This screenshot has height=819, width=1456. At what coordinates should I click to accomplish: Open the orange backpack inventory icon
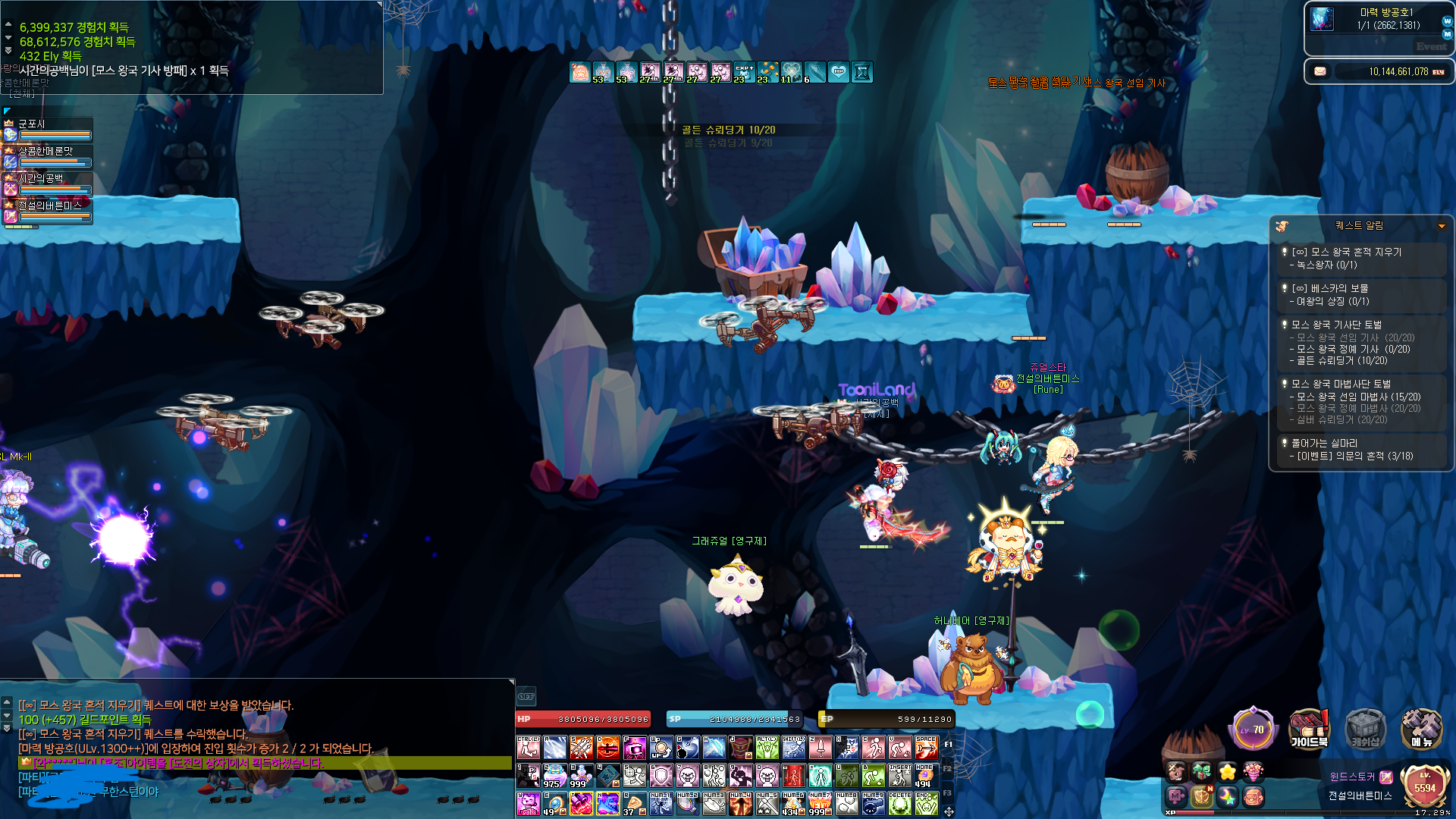coord(1254,796)
